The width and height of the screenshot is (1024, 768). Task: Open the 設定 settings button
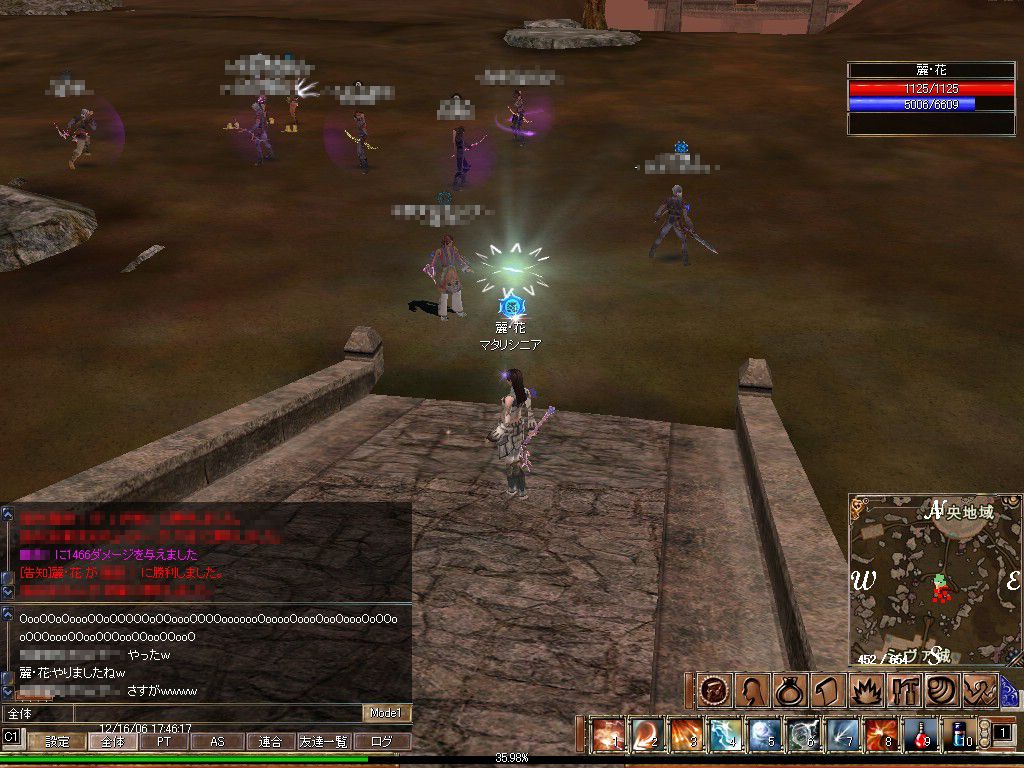(x=57, y=742)
